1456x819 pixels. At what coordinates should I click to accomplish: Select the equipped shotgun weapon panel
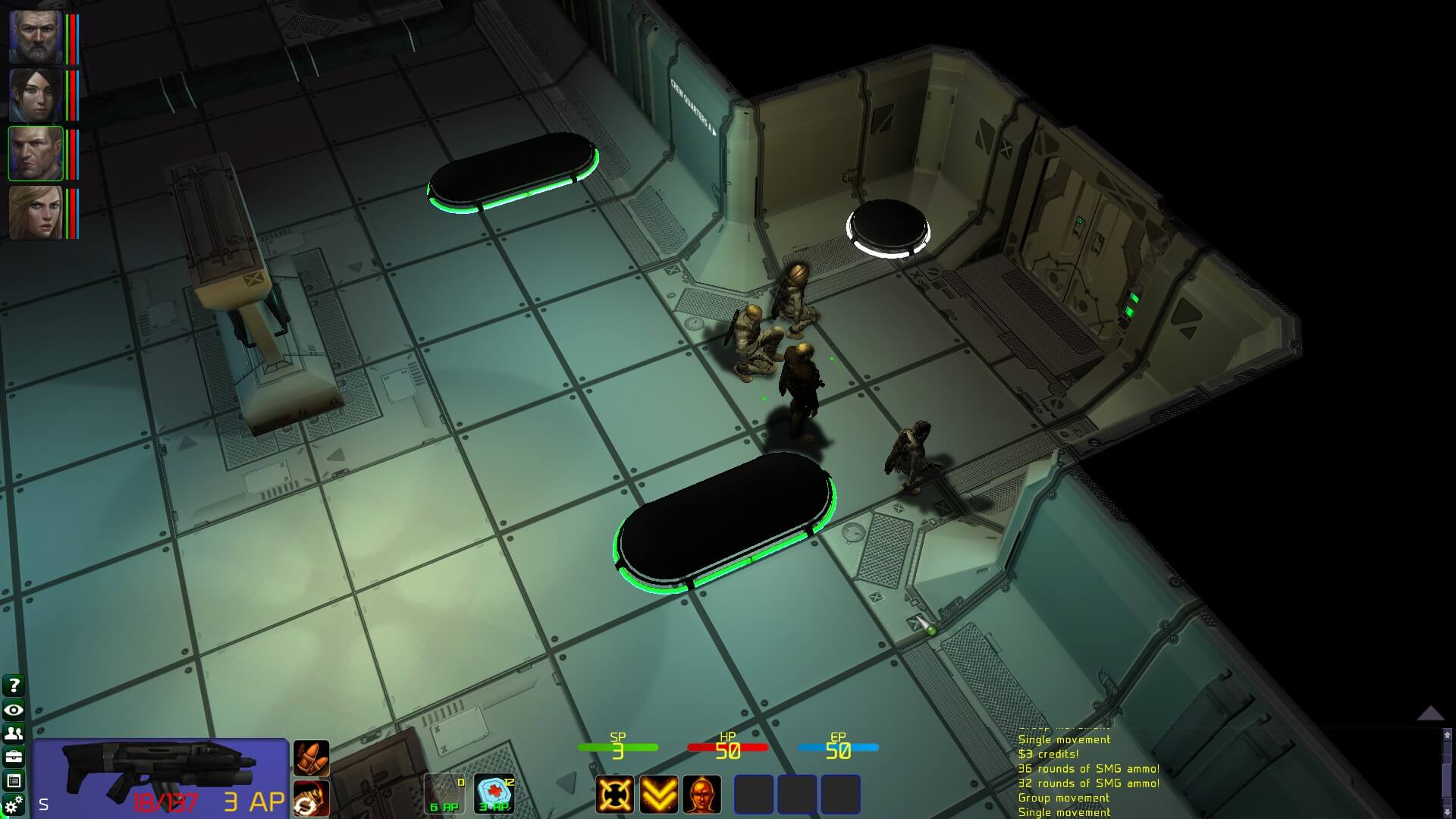(x=160, y=778)
